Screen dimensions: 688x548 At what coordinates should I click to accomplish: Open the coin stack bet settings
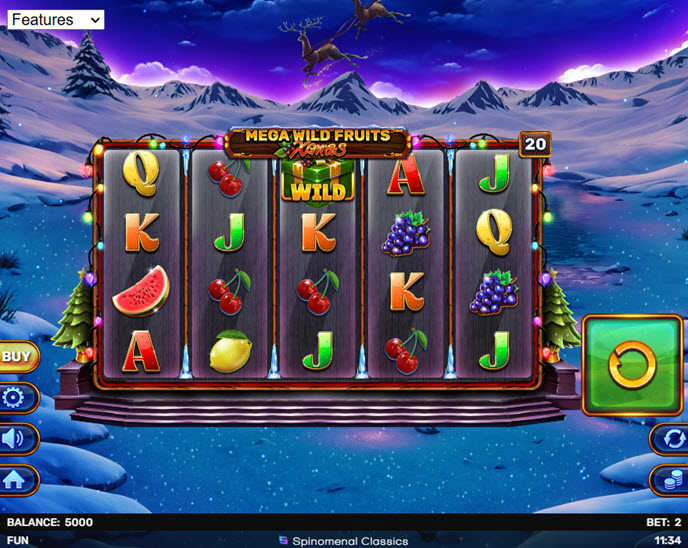[669, 480]
